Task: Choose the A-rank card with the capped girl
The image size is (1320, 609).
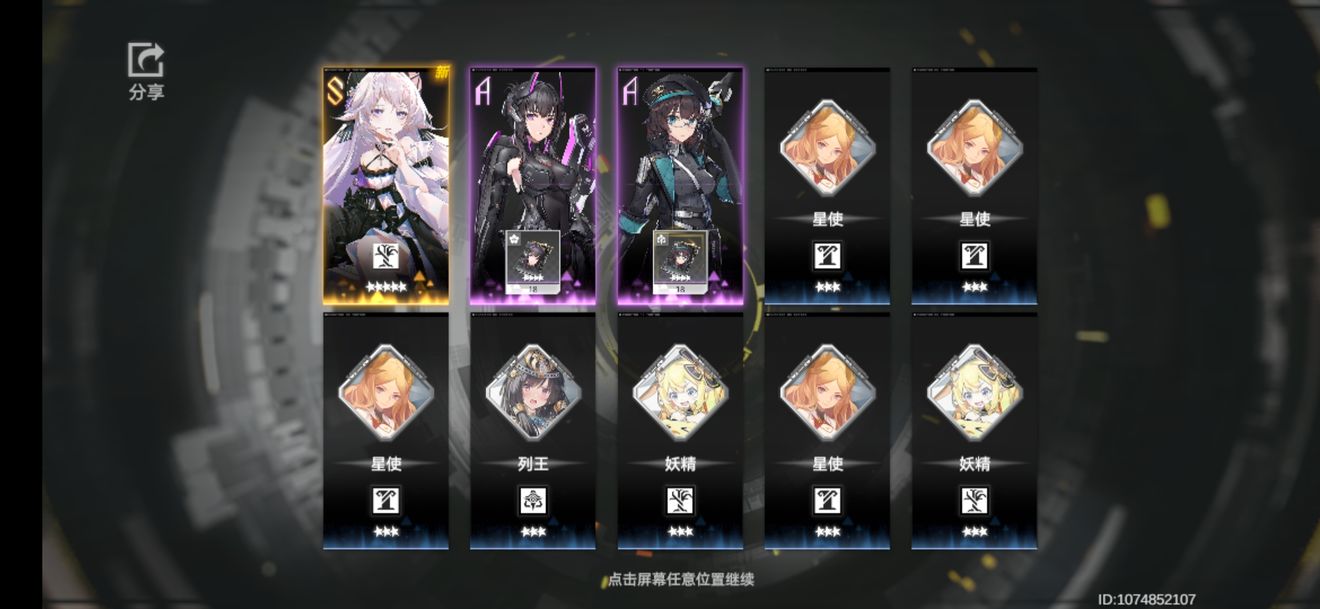Action: (x=680, y=185)
